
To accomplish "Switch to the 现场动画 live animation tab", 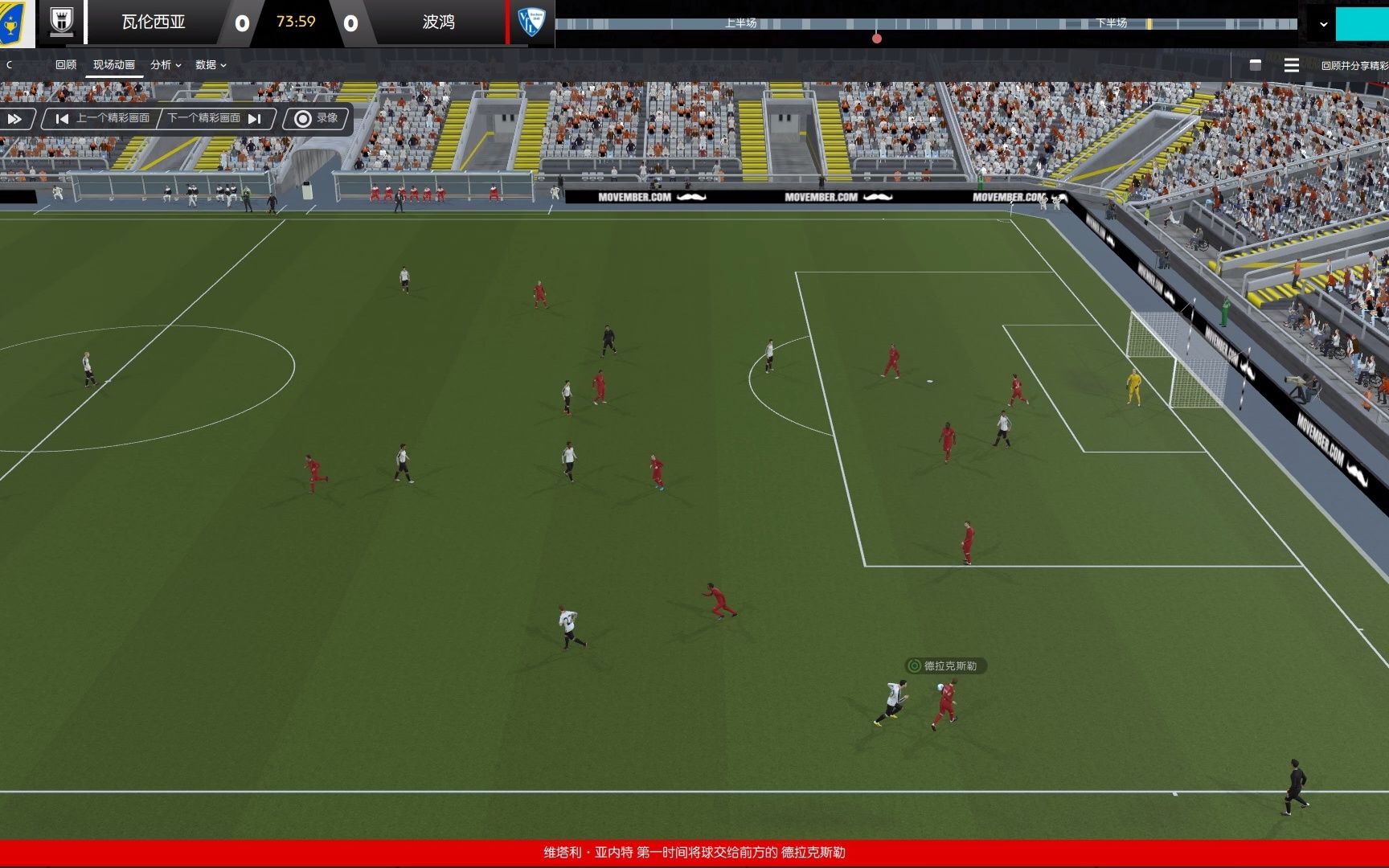I will (113, 65).
